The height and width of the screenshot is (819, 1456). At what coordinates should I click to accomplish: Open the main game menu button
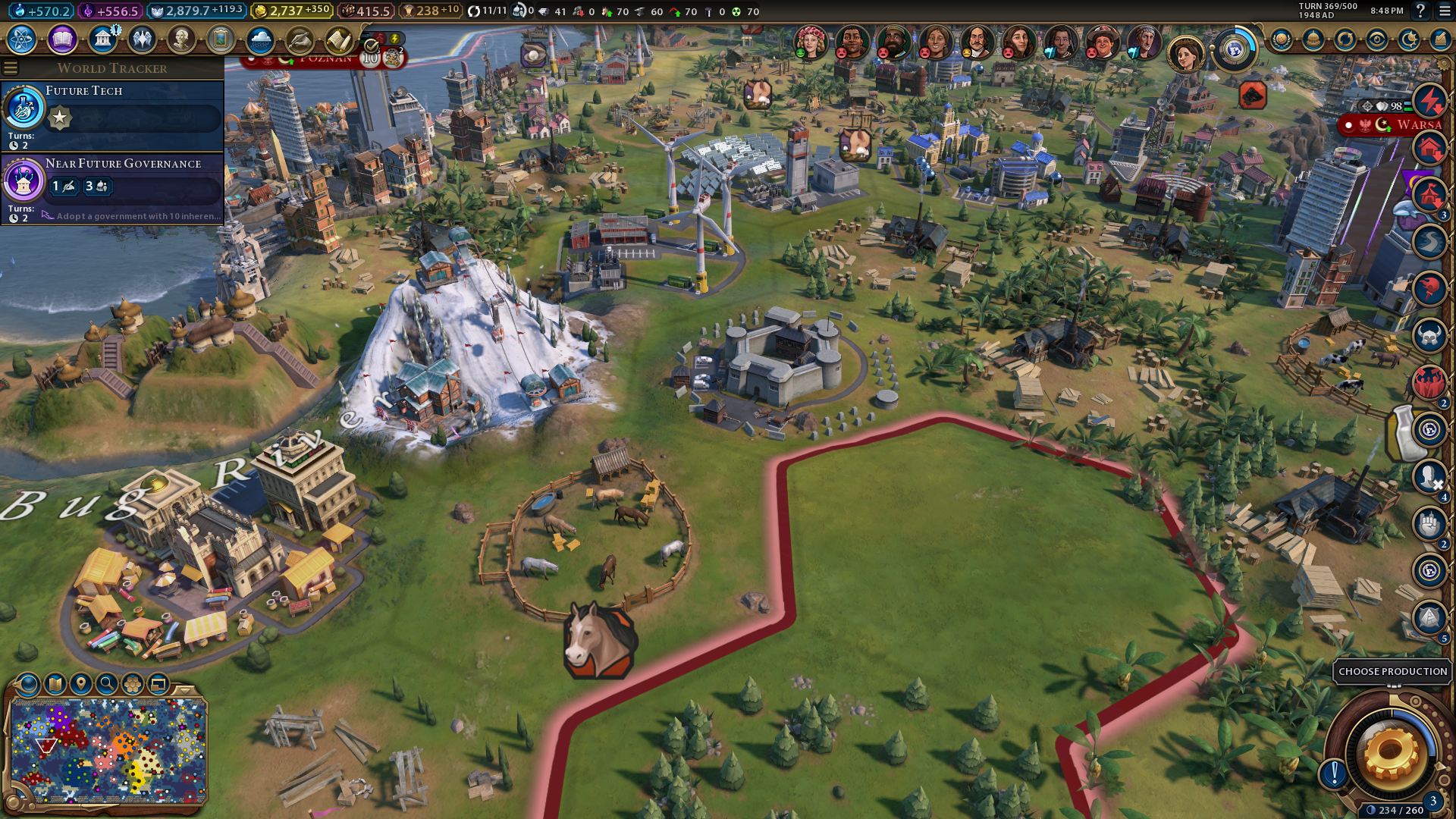tap(1445, 11)
